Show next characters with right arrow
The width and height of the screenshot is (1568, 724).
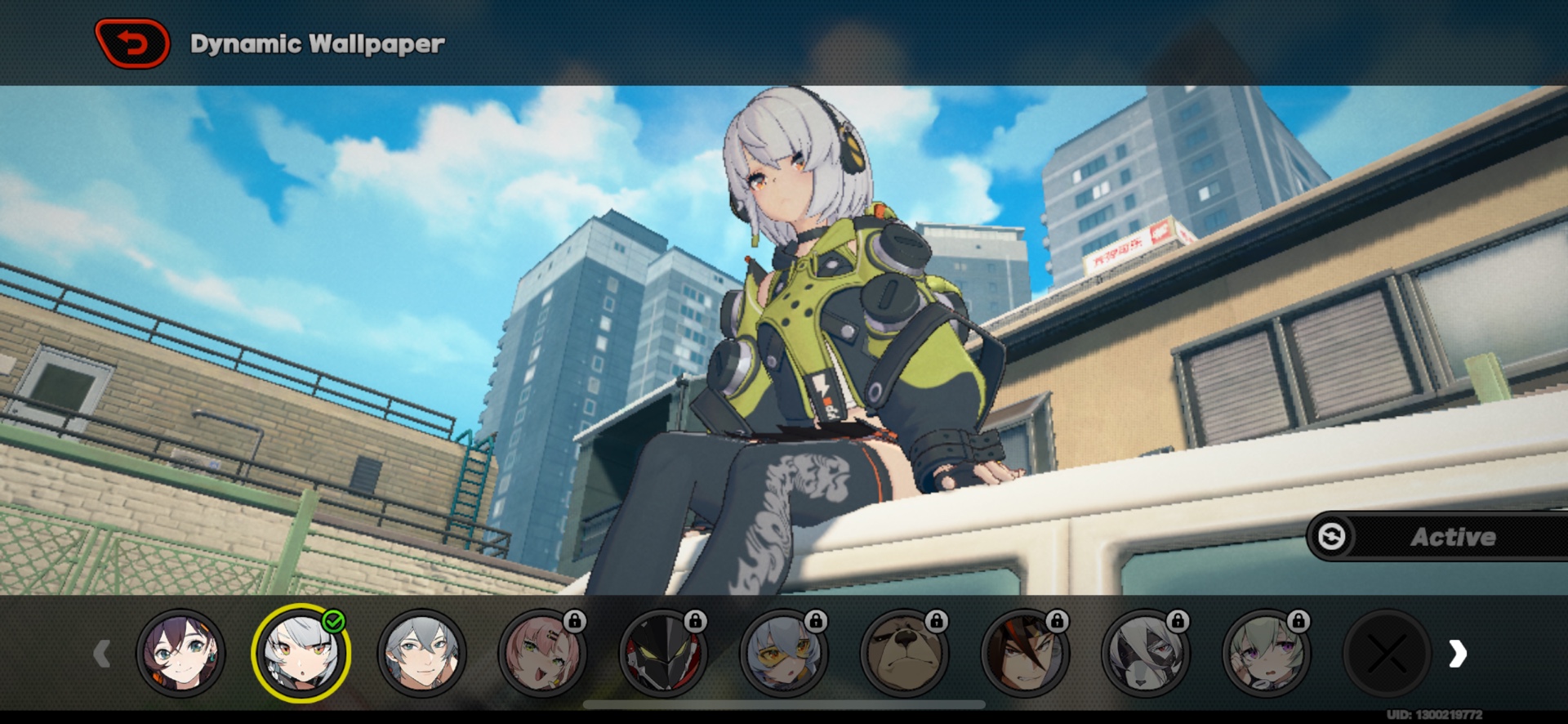(x=1458, y=653)
